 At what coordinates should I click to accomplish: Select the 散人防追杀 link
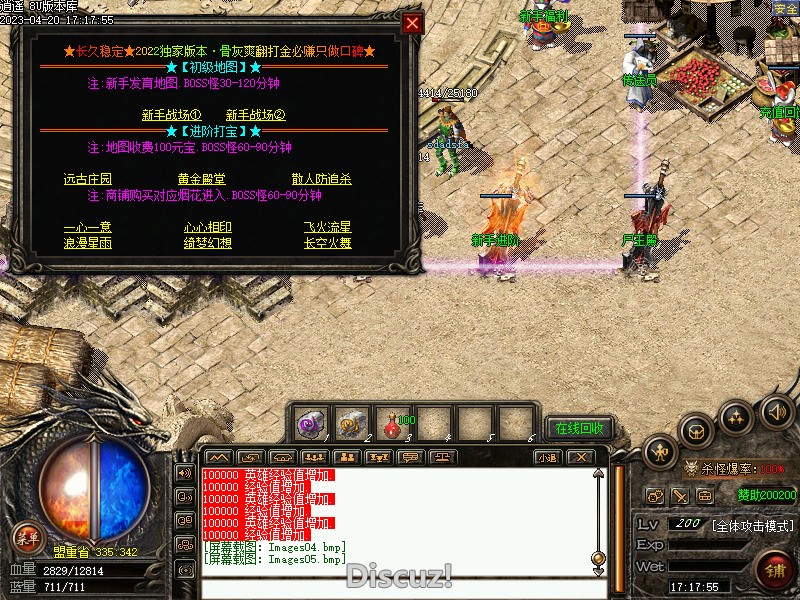pyautogui.click(x=322, y=179)
